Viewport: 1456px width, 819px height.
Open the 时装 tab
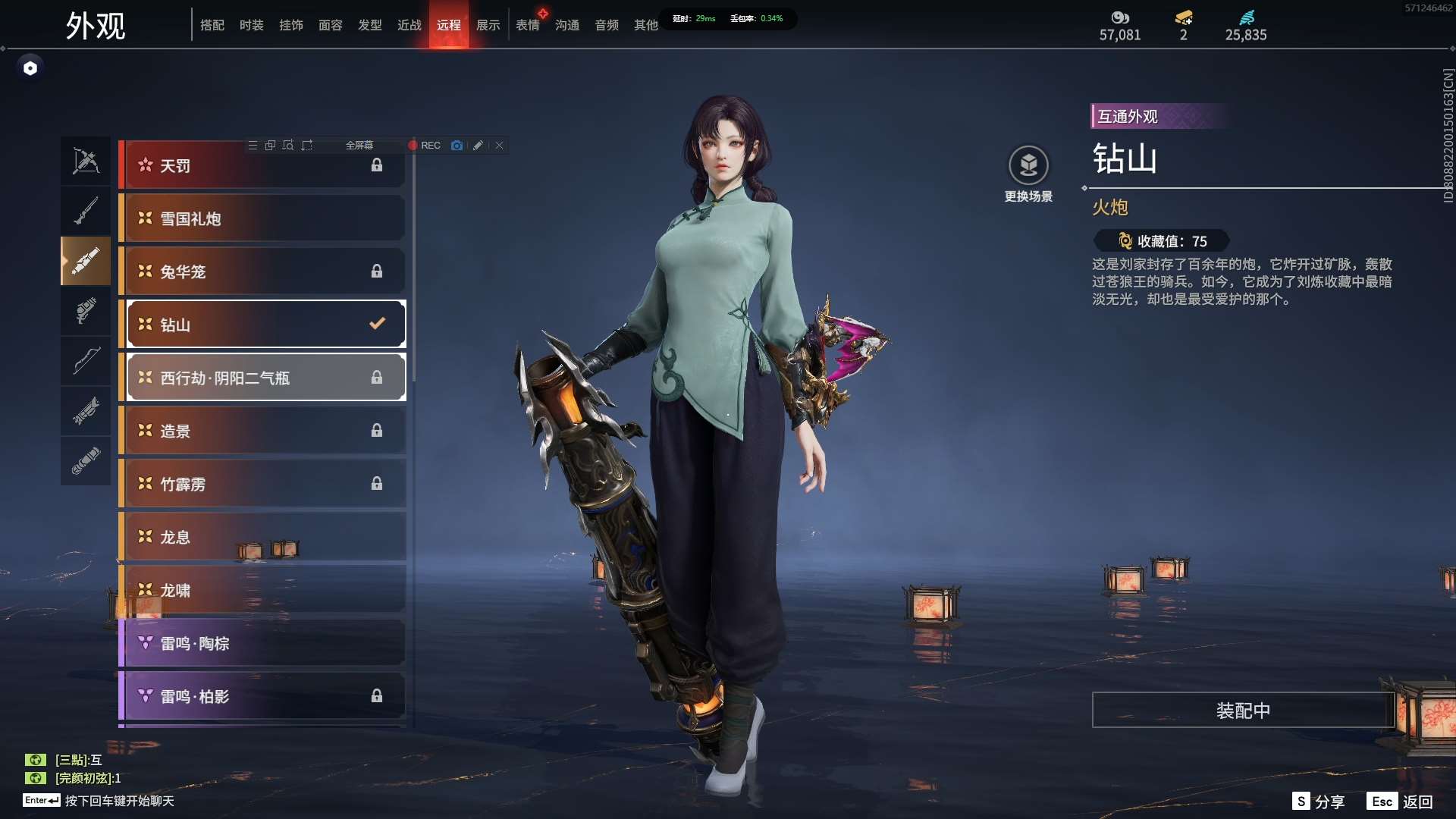click(x=252, y=25)
